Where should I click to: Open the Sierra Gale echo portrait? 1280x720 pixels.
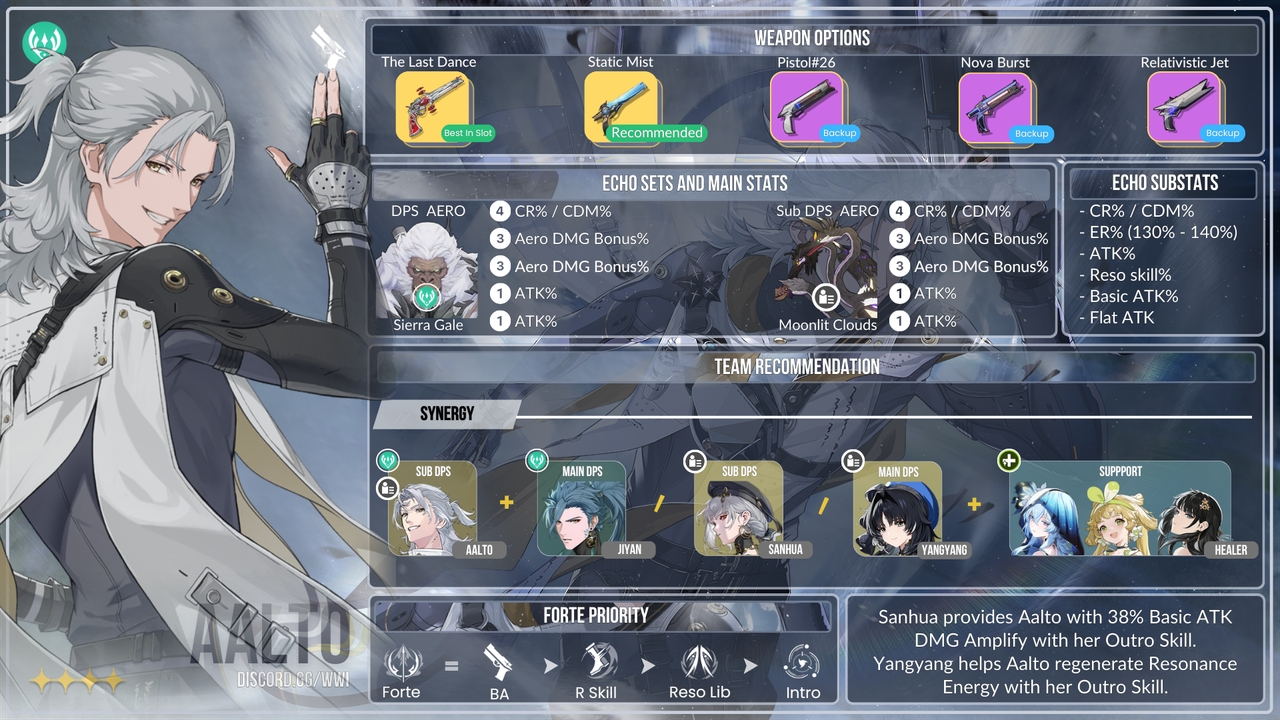(x=427, y=268)
